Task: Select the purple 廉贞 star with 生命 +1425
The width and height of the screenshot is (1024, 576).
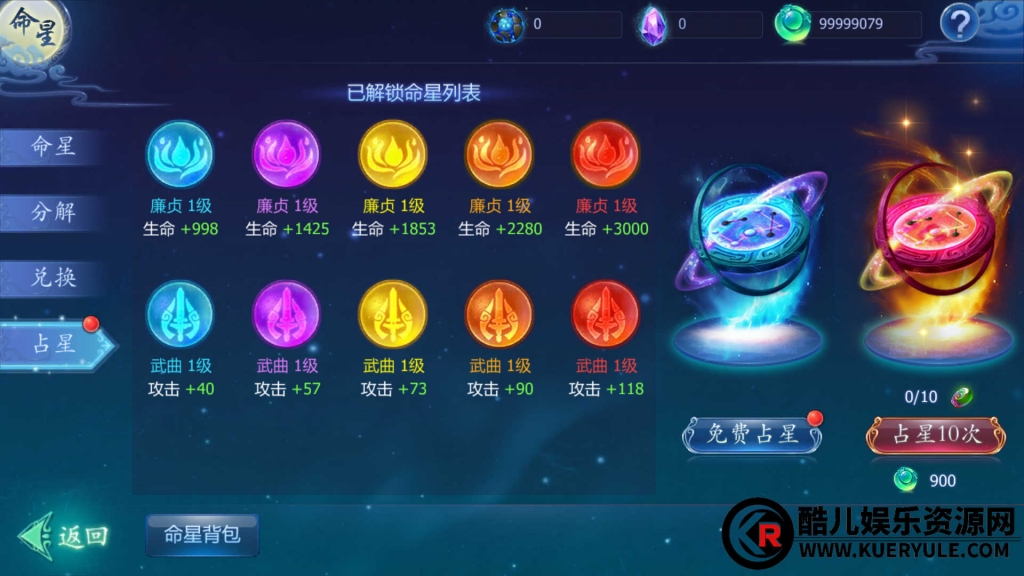Action: pyautogui.click(x=286, y=155)
